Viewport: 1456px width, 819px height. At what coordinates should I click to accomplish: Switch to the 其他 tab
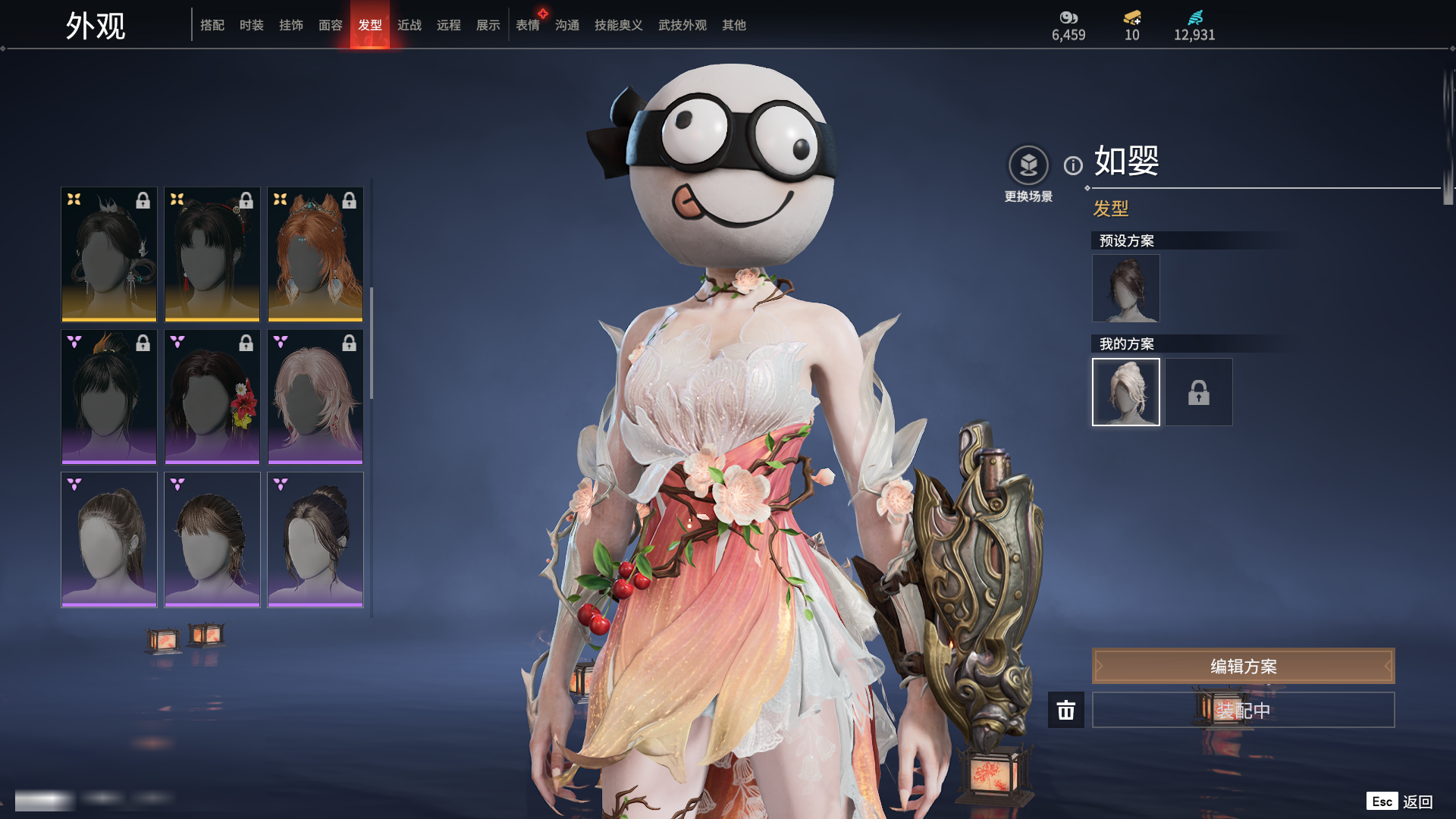(x=734, y=25)
